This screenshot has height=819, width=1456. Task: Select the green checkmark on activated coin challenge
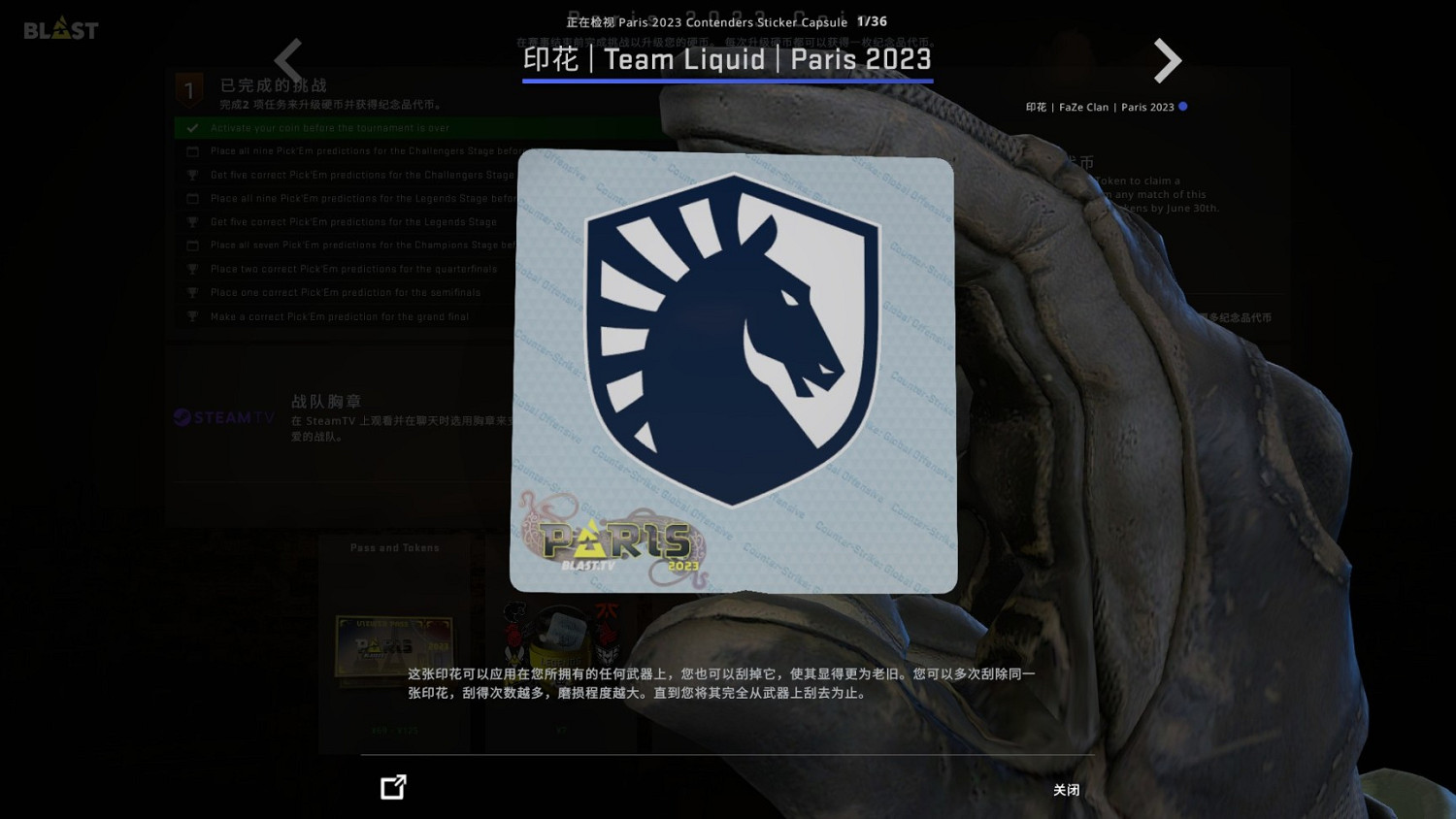point(191,127)
